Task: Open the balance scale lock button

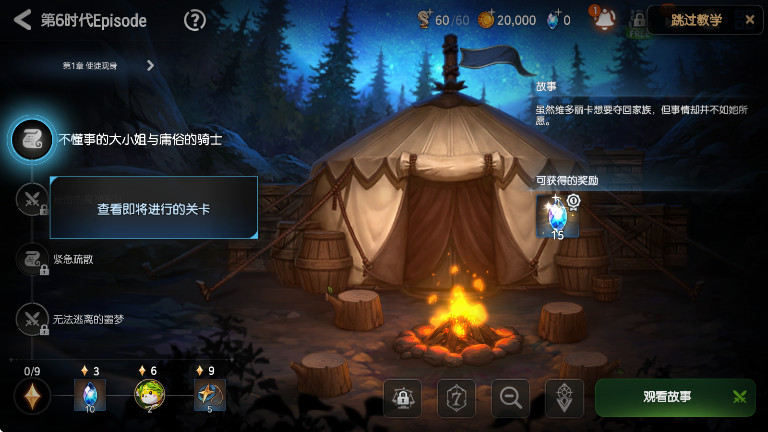Action: tap(402, 397)
